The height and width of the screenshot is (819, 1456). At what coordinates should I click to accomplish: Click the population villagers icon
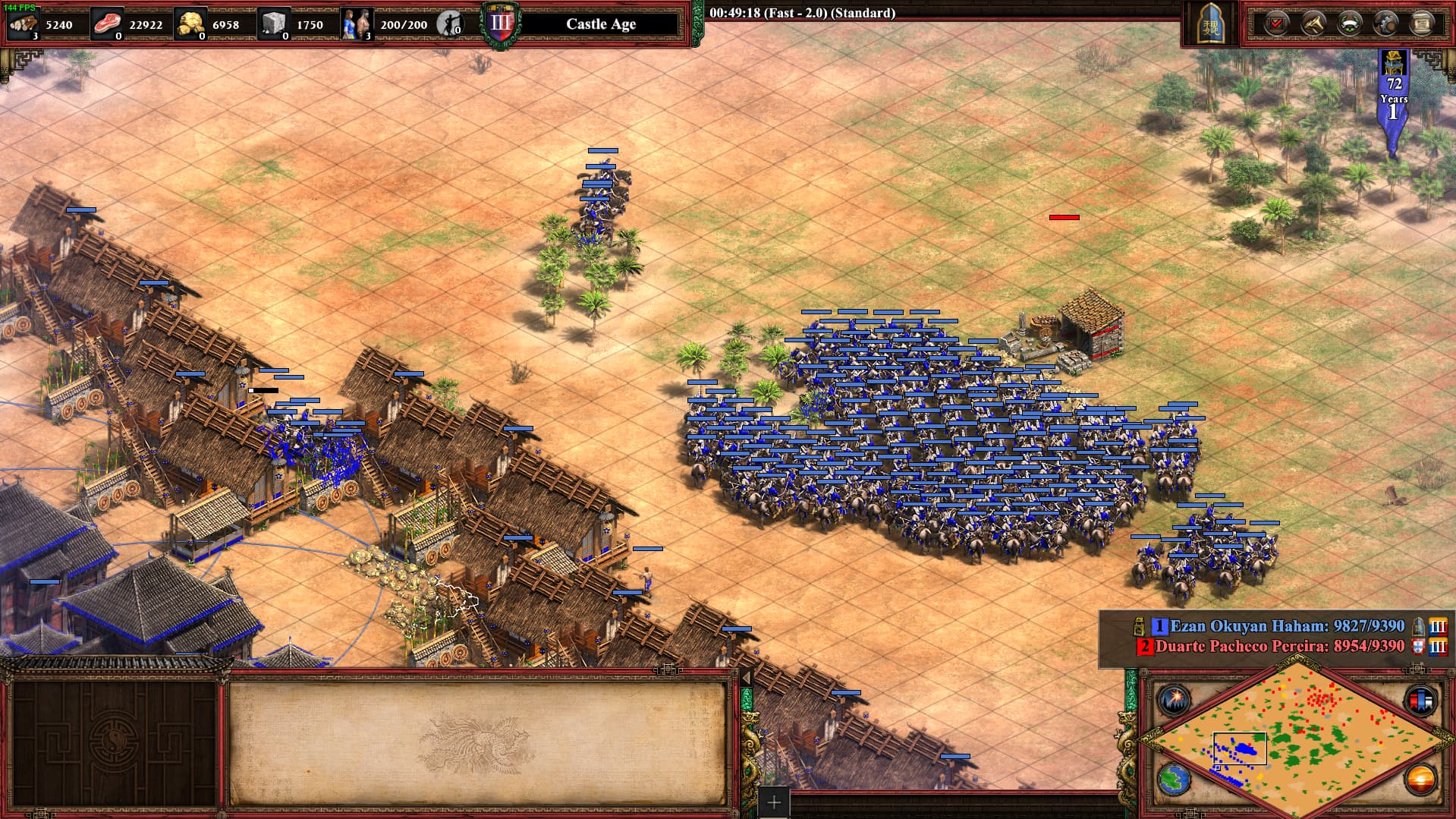click(356, 24)
